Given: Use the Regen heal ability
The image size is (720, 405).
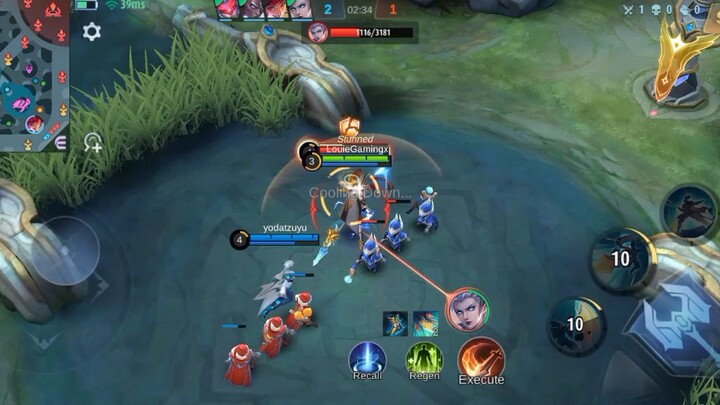Looking at the screenshot, I should (424, 358).
